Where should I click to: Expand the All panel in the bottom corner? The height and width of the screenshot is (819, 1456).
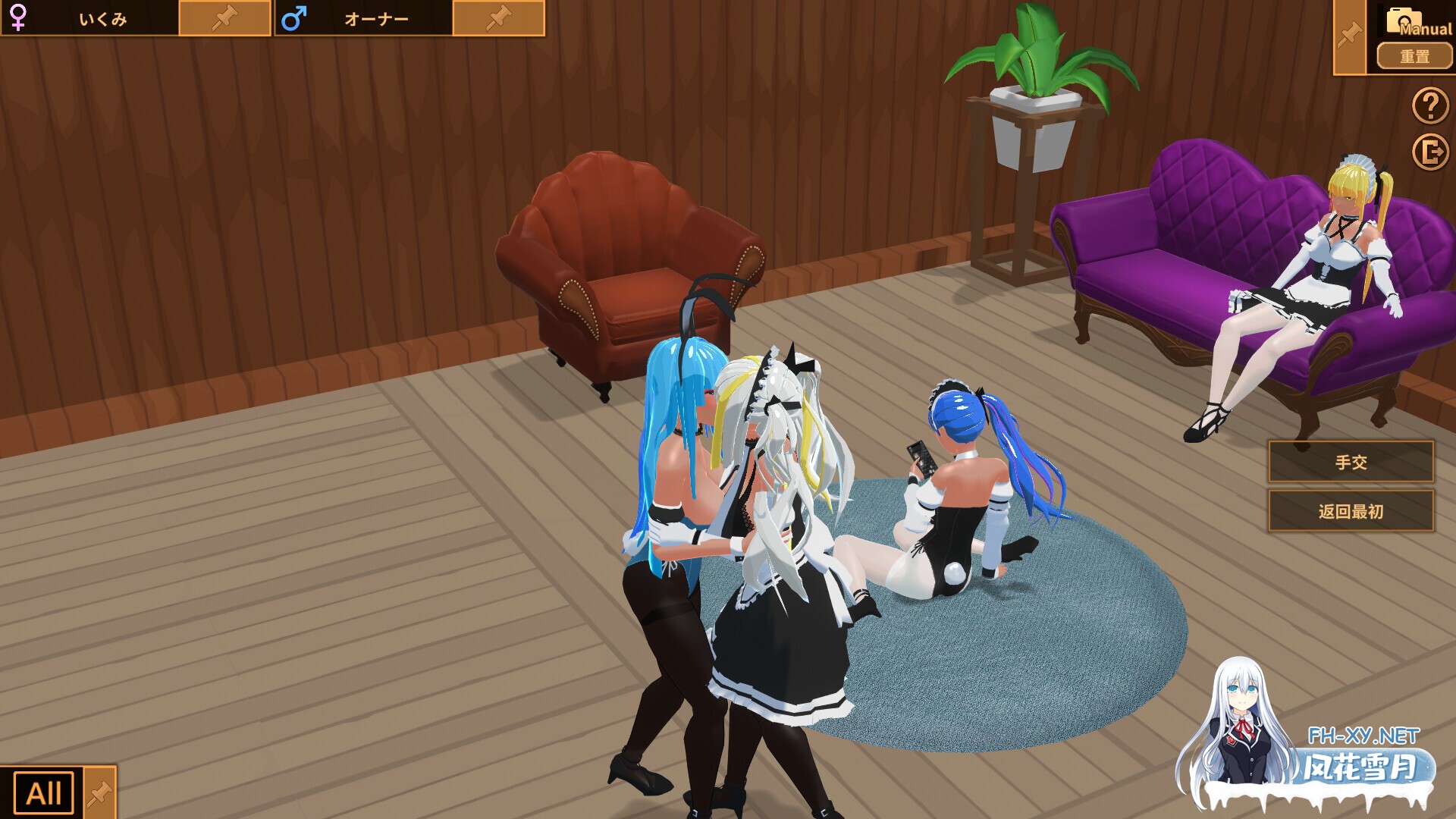tap(43, 793)
